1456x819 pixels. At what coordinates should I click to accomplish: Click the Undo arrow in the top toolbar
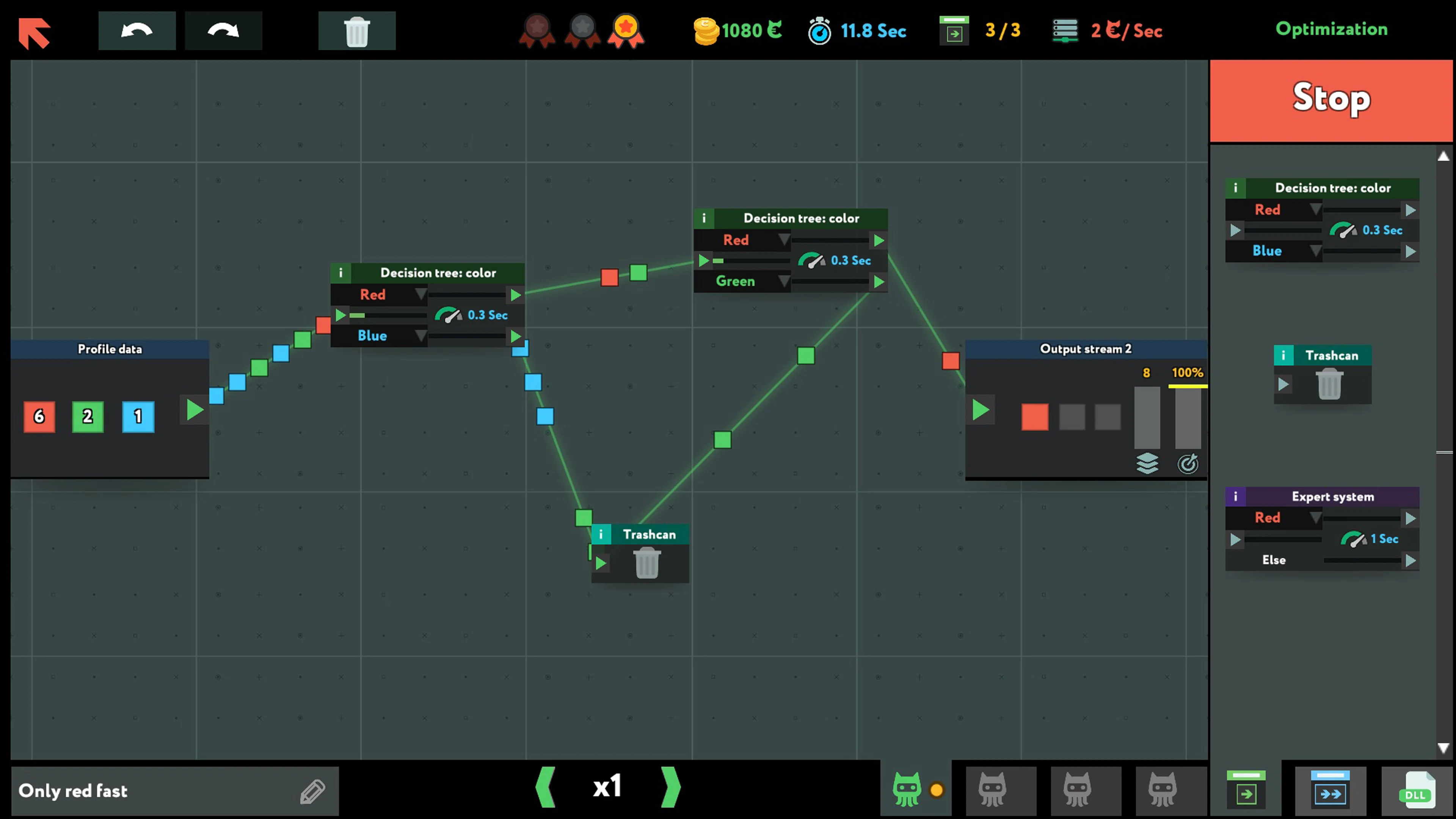[x=137, y=30]
